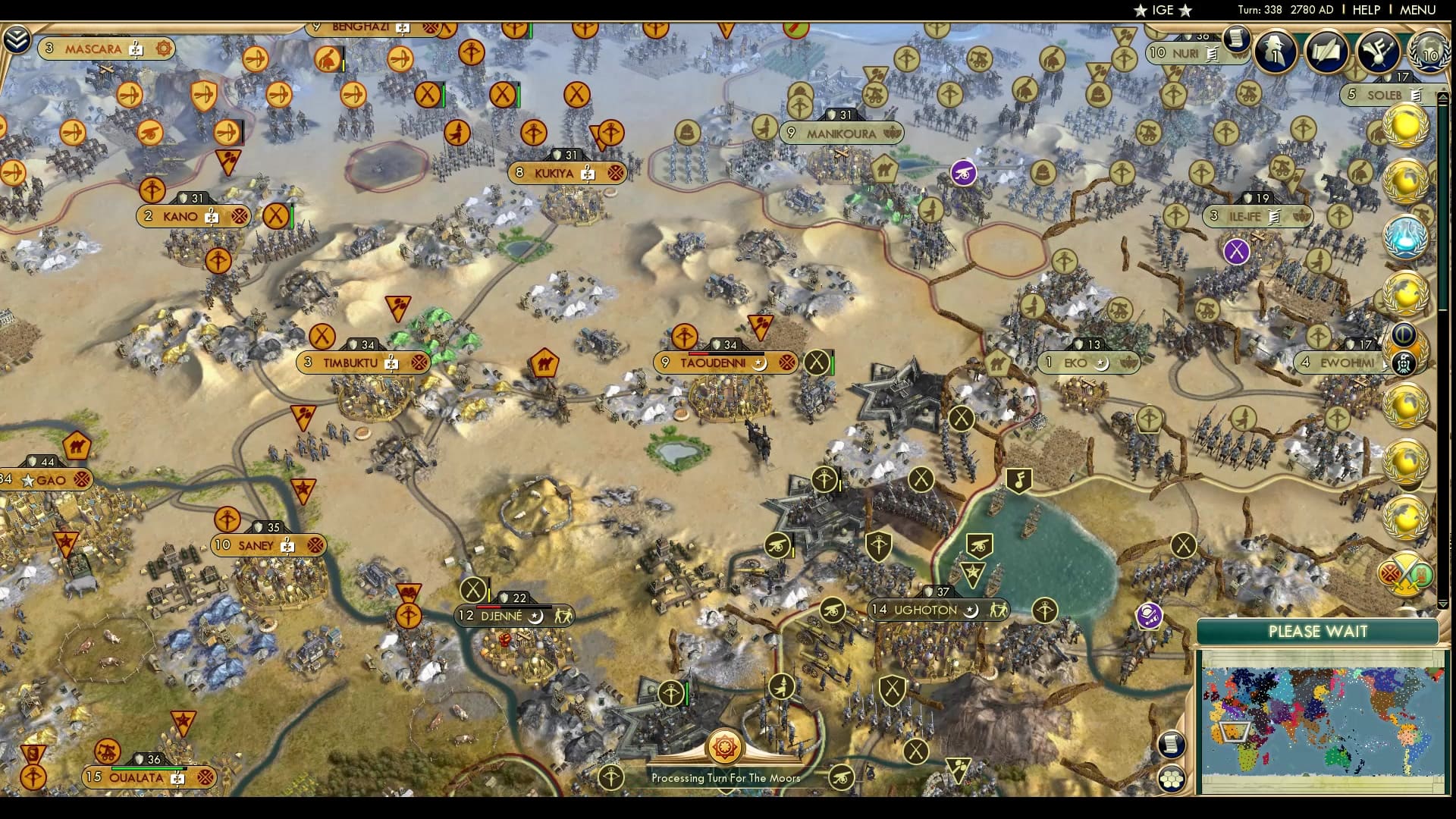
Task: Open the IGE in-game editor
Action: [x=1162, y=10]
